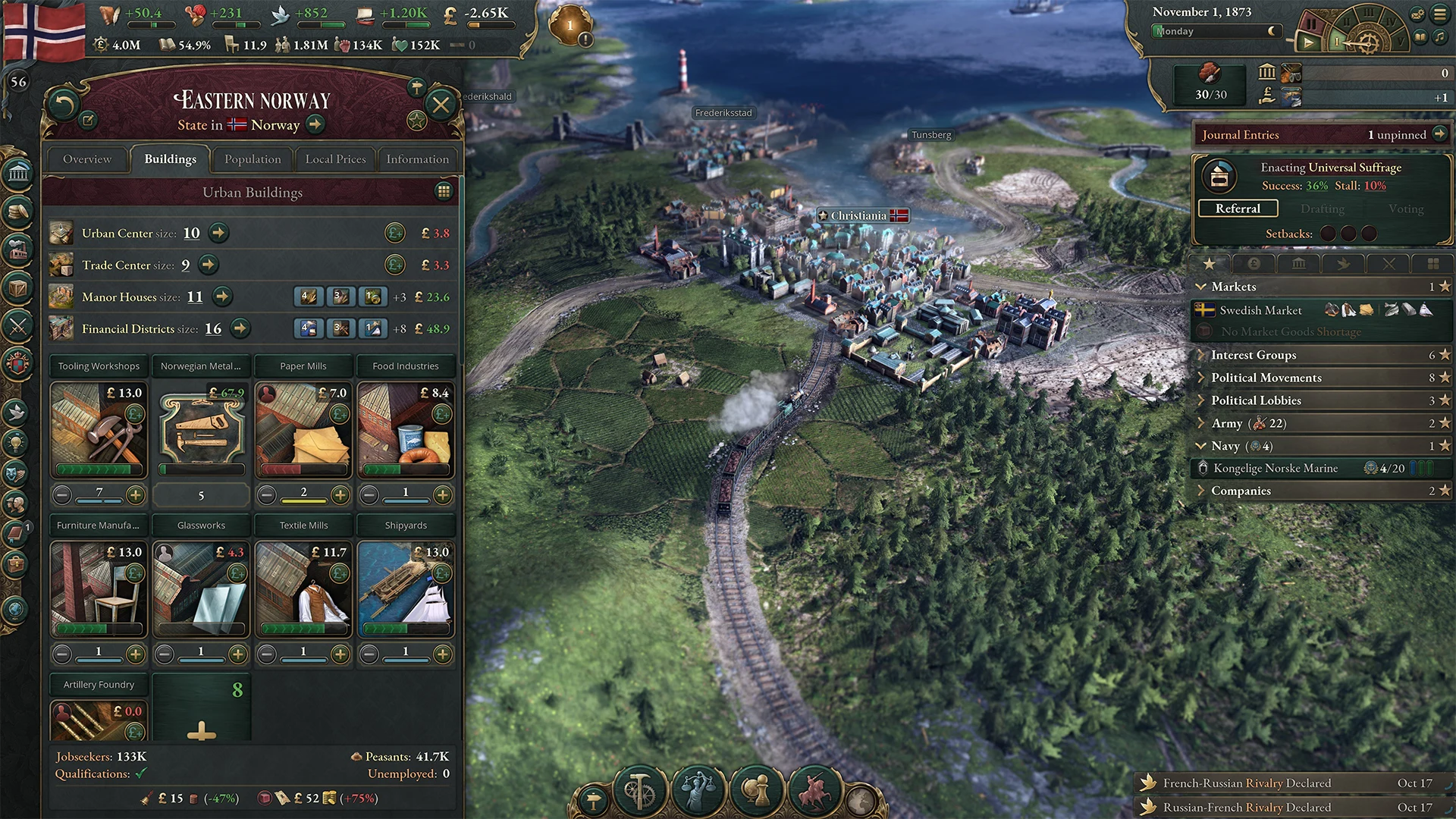Select the justice scales lens on bottom bar

tap(698, 789)
